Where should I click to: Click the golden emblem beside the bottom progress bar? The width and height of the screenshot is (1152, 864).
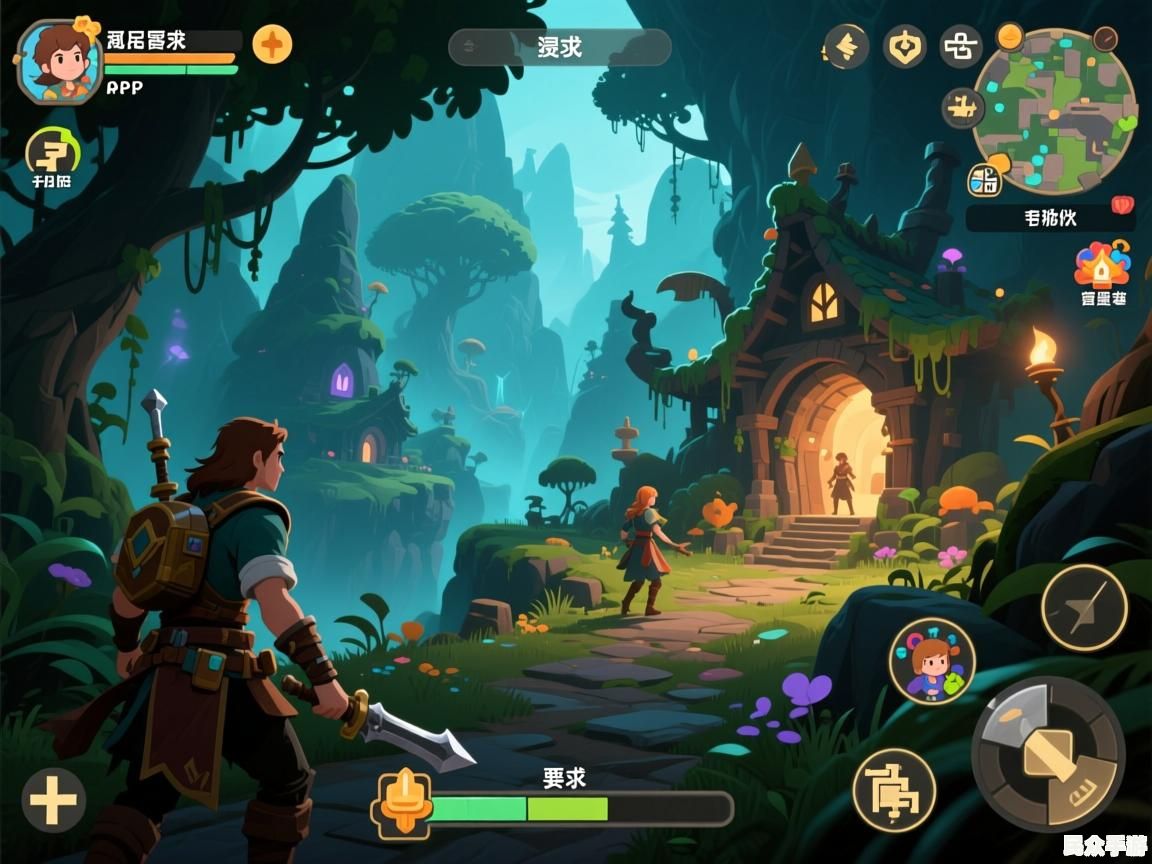pos(402,804)
